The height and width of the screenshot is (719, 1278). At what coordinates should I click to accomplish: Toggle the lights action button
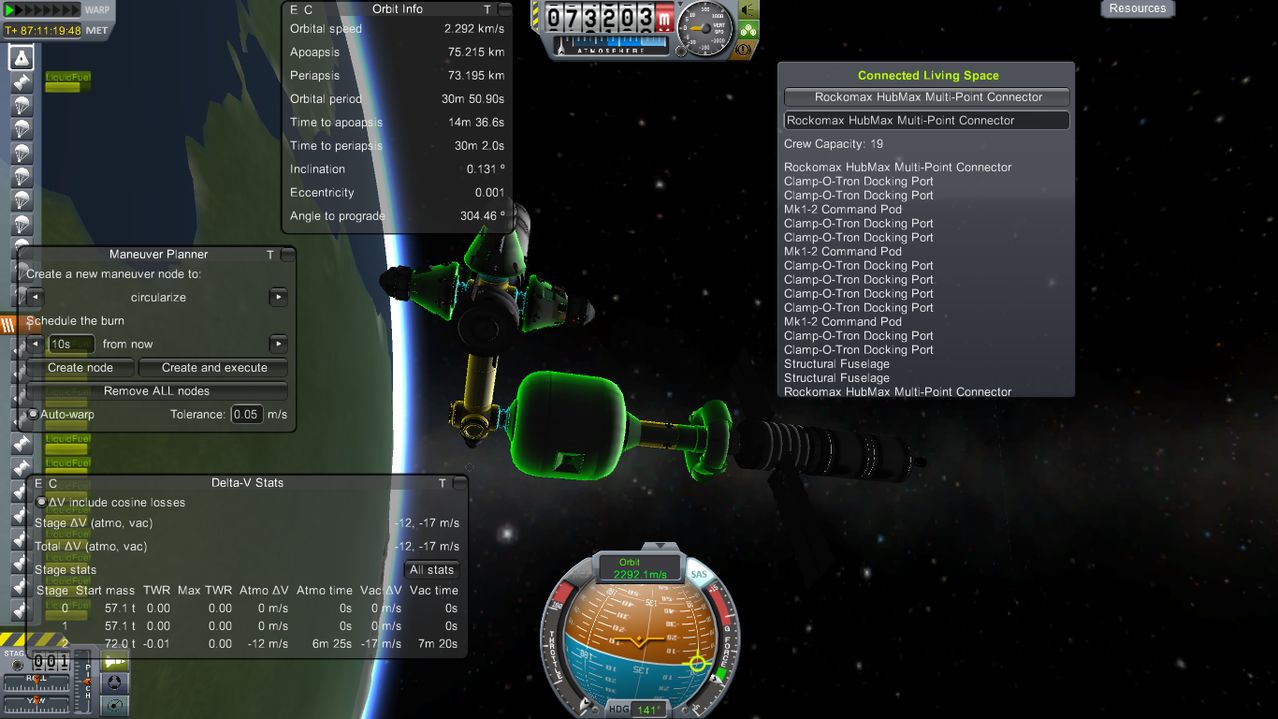click(748, 10)
